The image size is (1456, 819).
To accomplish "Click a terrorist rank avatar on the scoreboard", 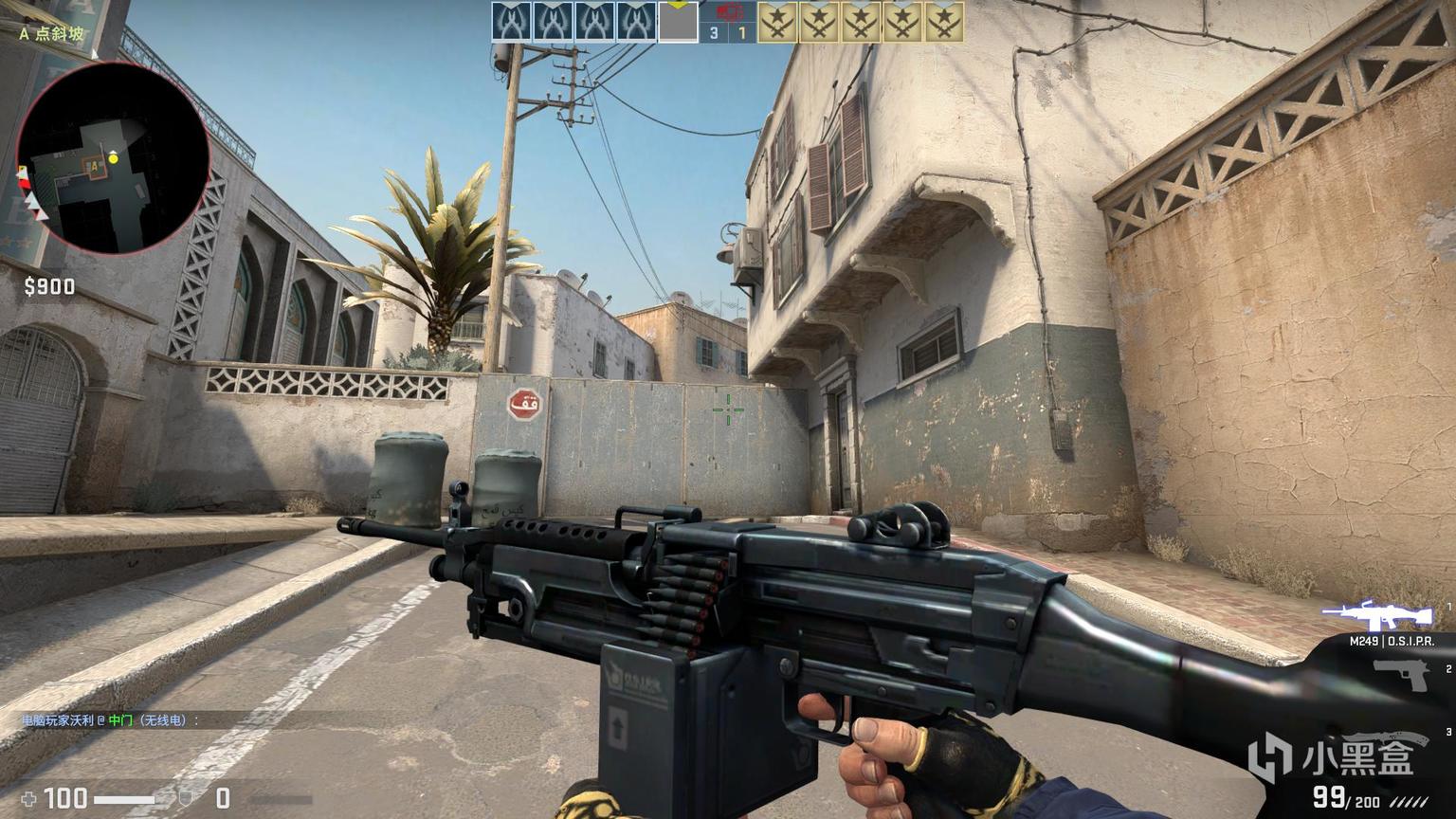I will coord(780,21).
